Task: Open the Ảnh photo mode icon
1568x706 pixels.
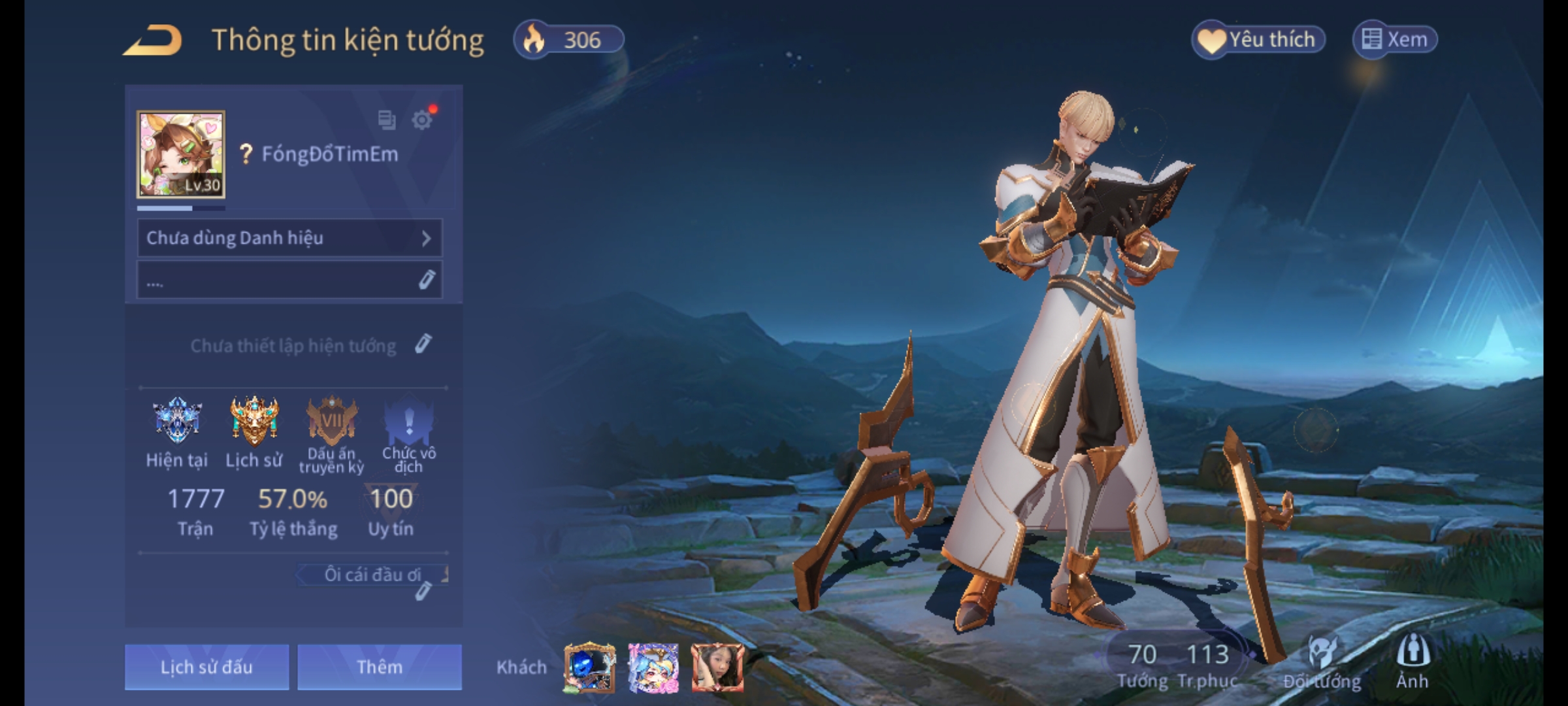Action: [1413, 662]
